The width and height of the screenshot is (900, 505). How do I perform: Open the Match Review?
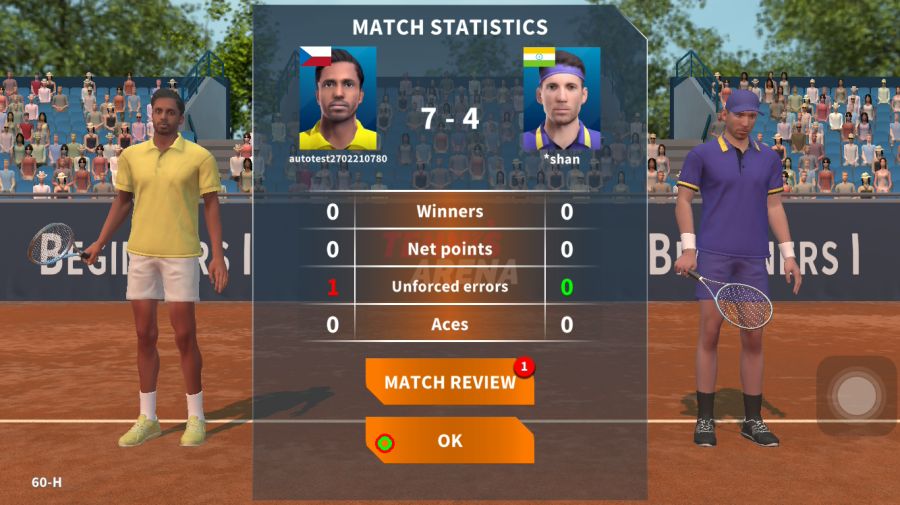click(x=449, y=382)
